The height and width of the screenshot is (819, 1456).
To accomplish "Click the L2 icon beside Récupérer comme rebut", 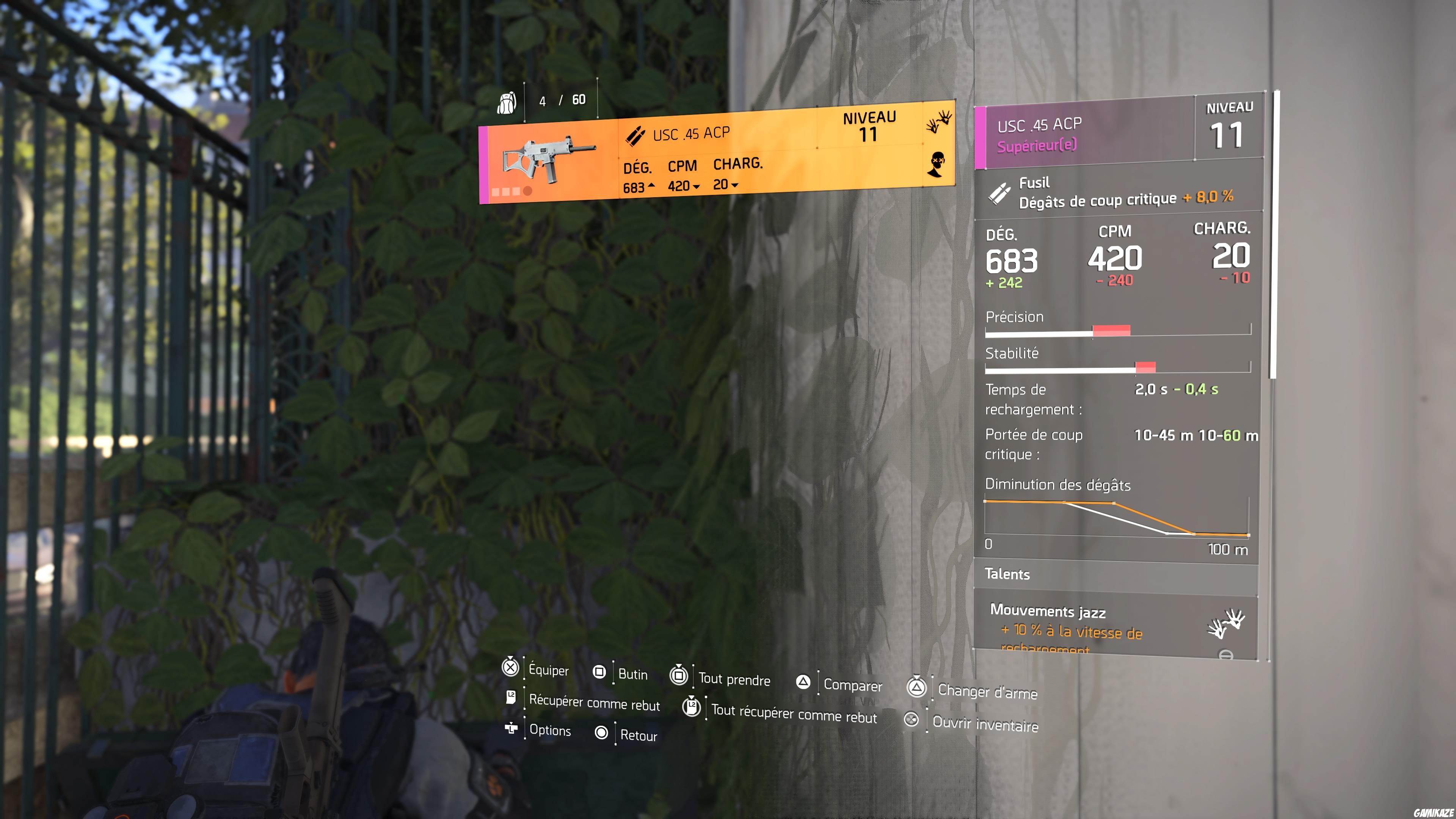I will pos(511,698).
